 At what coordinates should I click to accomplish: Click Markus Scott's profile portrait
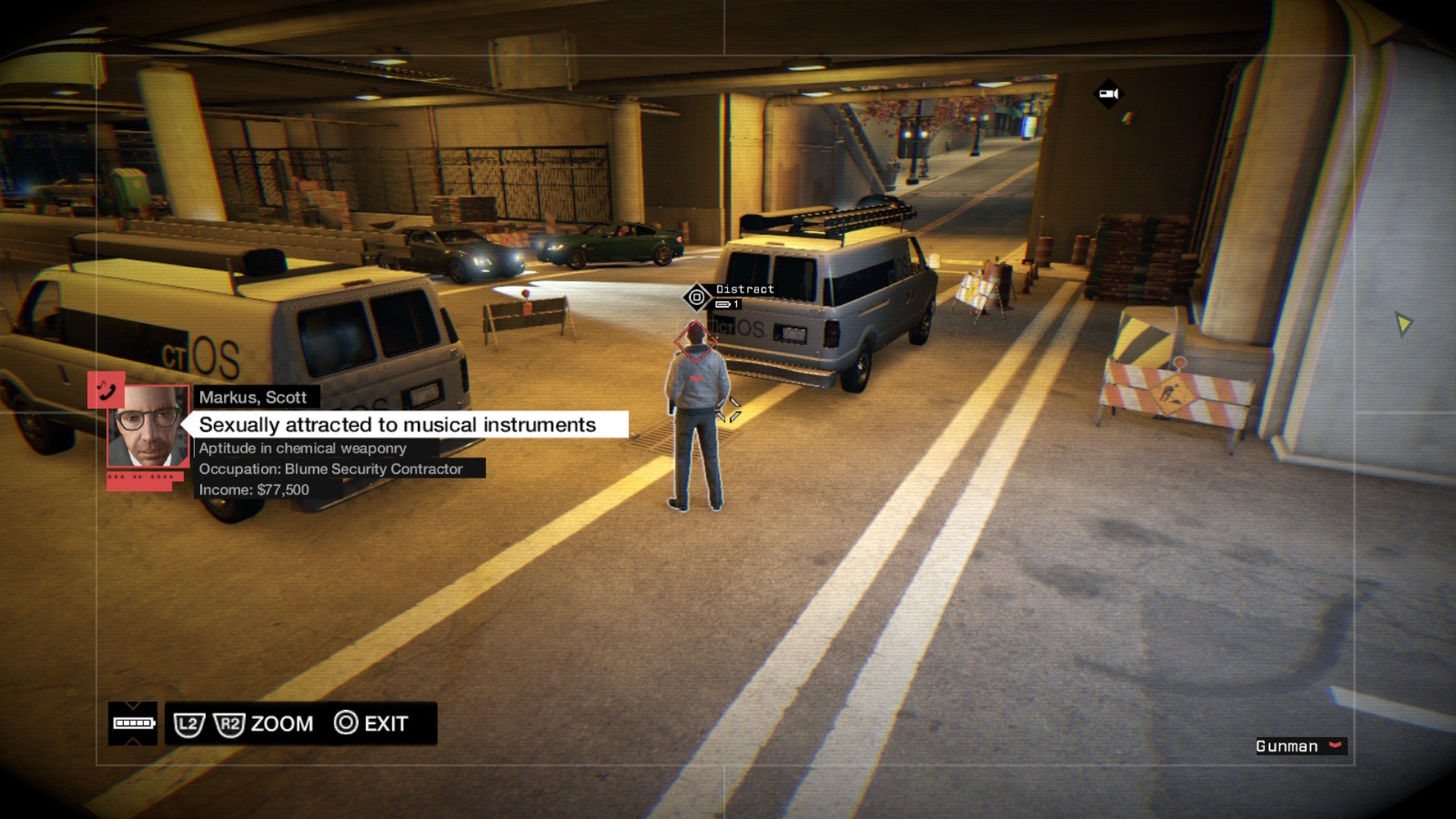pos(148,425)
